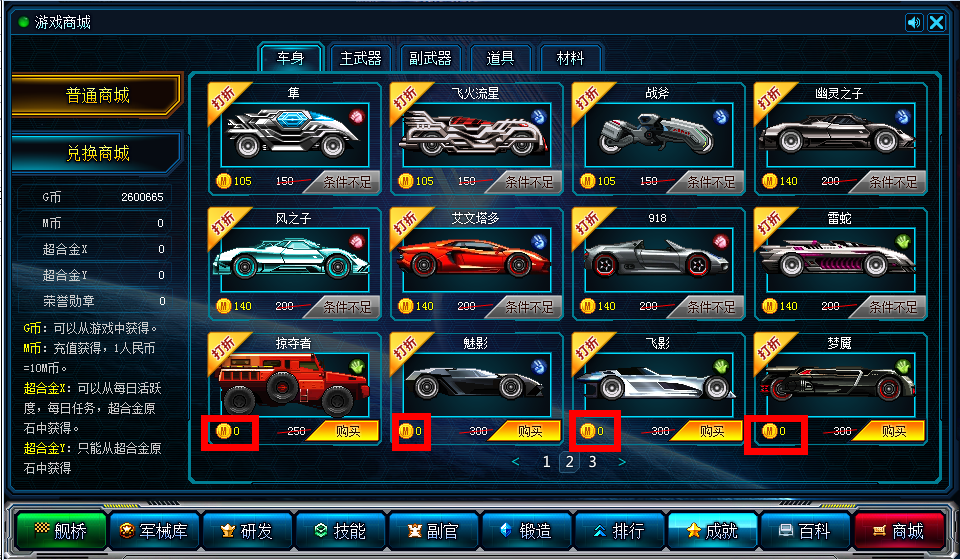The height and width of the screenshot is (560, 960).
Task: Switch to 兑换商城 exchange shop
Action: point(98,154)
